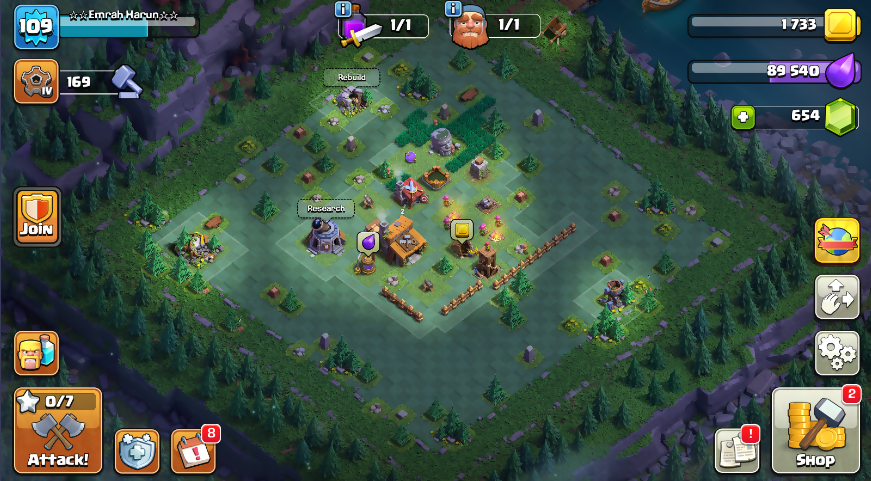Tap the Join clan shield button
This screenshot has height=481, width=871.
[x=37, y=216]
